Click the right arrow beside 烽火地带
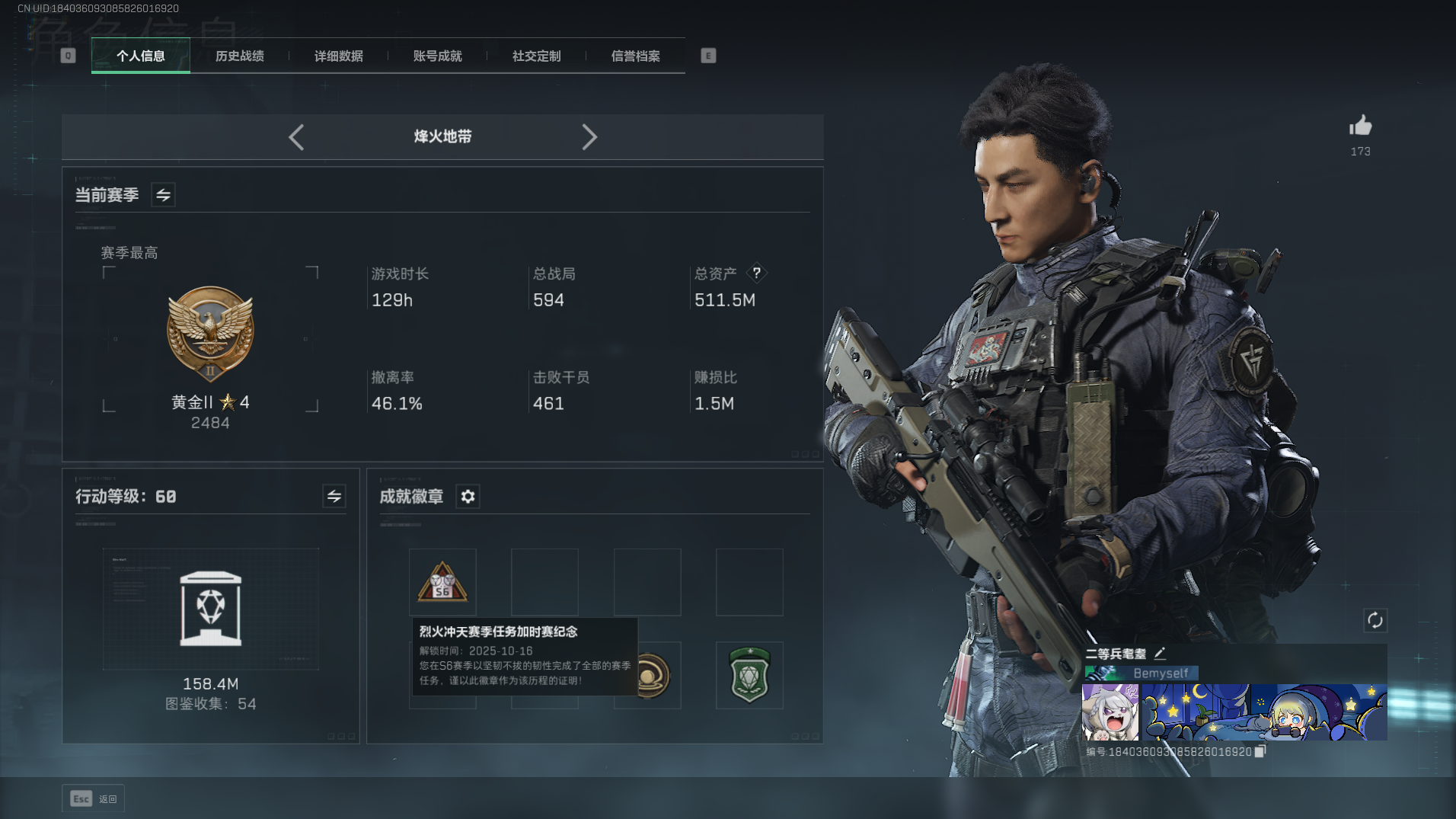The width and height of the screenshot is (1456, 819). click(x=589, y=137)
